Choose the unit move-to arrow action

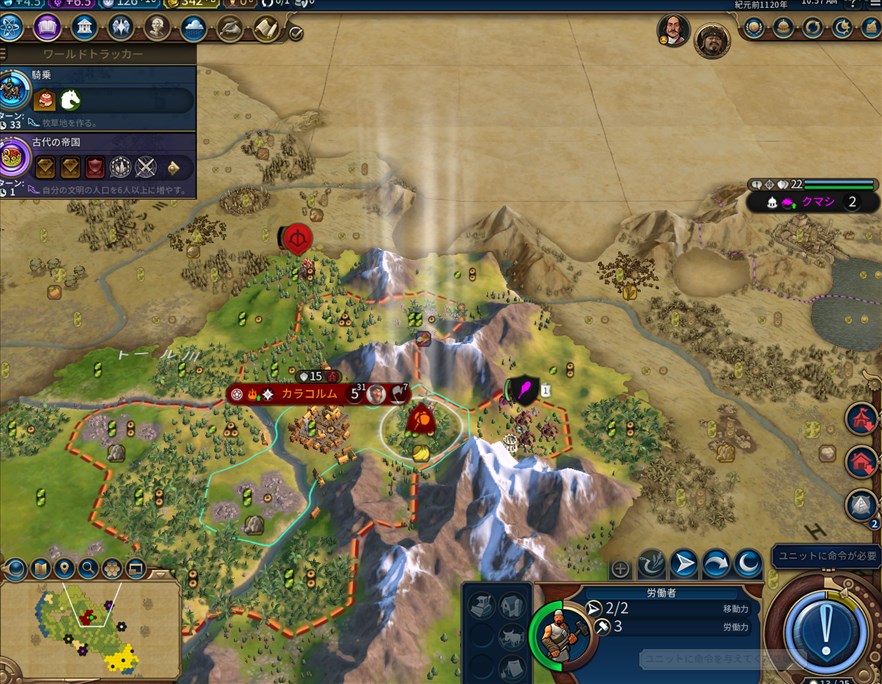(683, 565)
